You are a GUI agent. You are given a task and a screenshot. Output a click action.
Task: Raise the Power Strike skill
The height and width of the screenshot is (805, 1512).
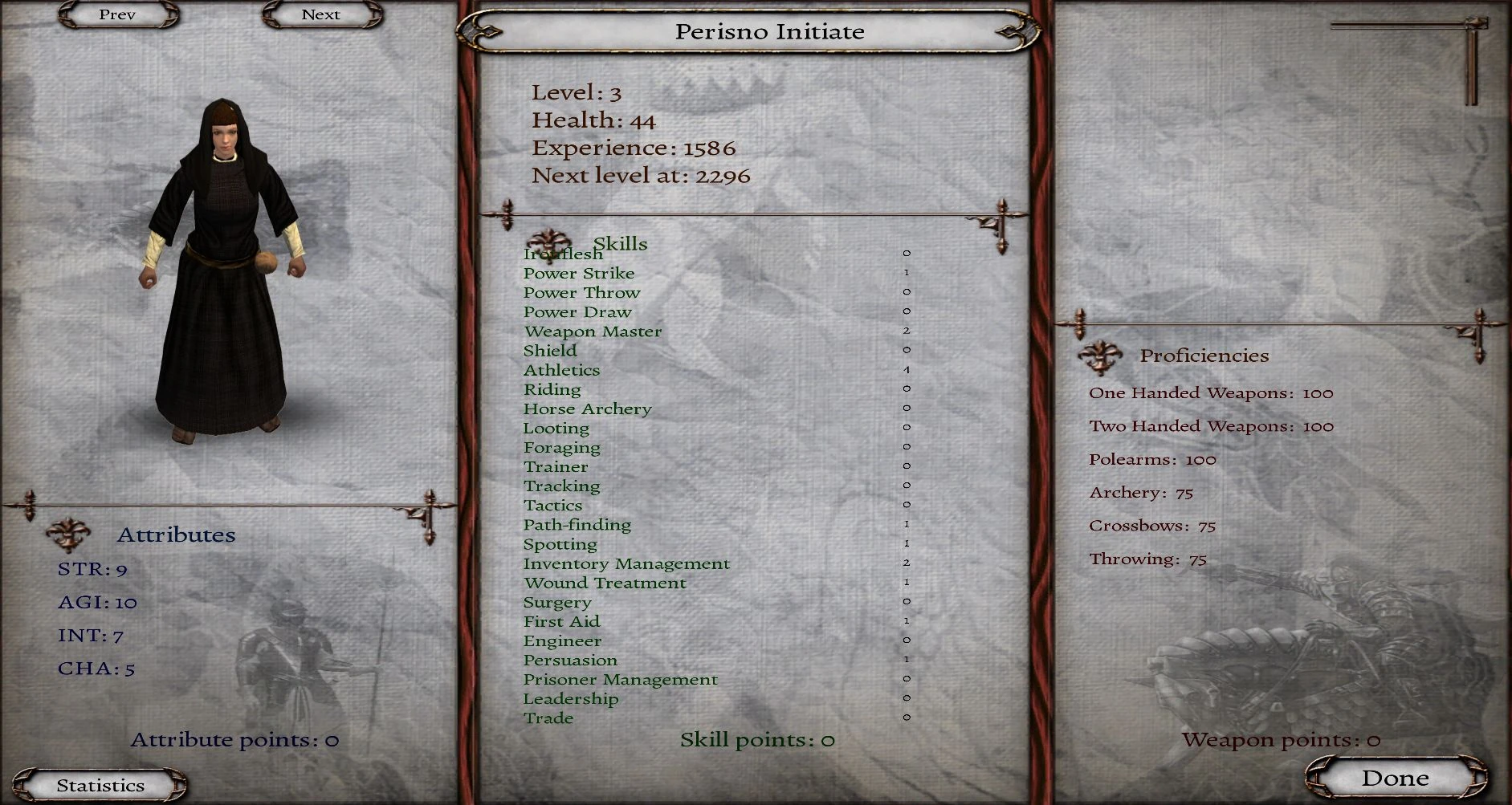pyautogui.click(x=578, y=273)
